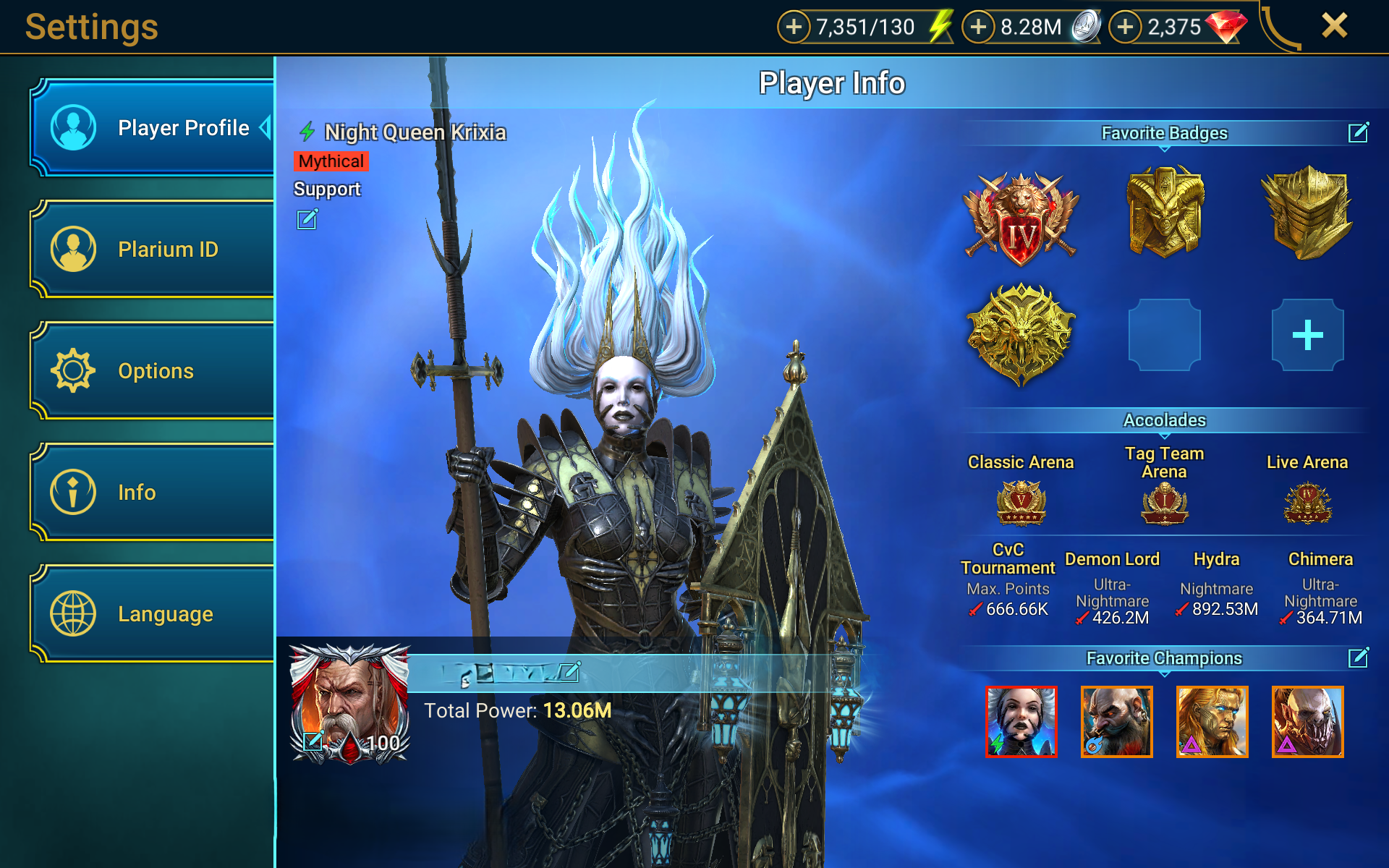Add silver using the plus button

[x=978, y=27]
